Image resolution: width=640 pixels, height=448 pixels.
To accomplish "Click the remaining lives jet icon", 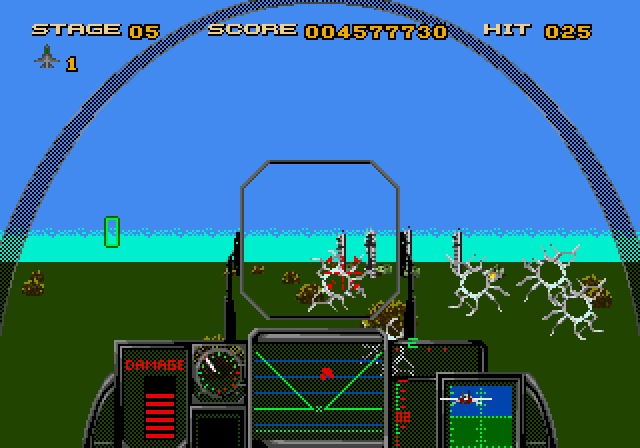I will (47, 59).
